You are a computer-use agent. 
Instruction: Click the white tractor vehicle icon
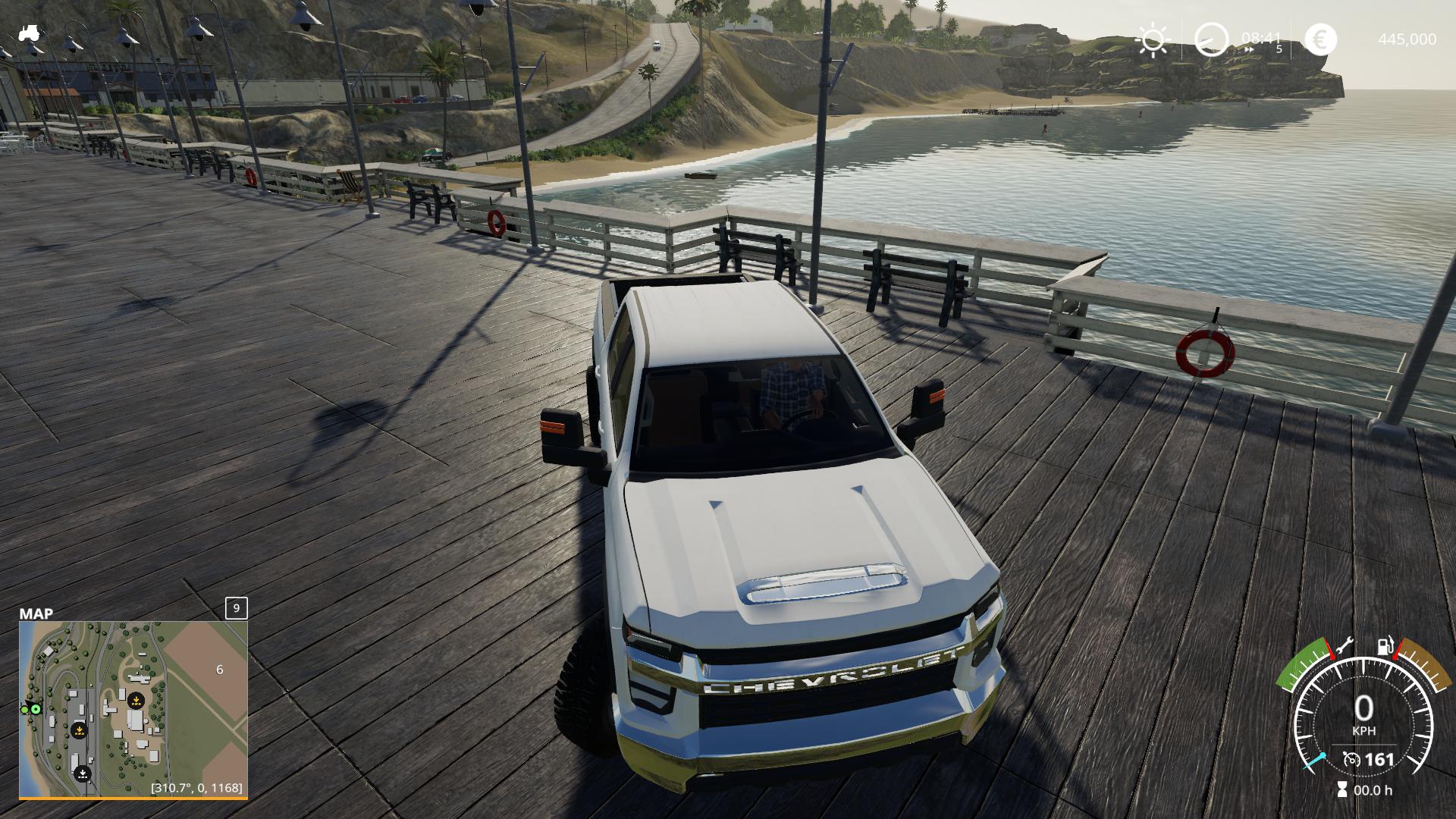tap(30, 33)
